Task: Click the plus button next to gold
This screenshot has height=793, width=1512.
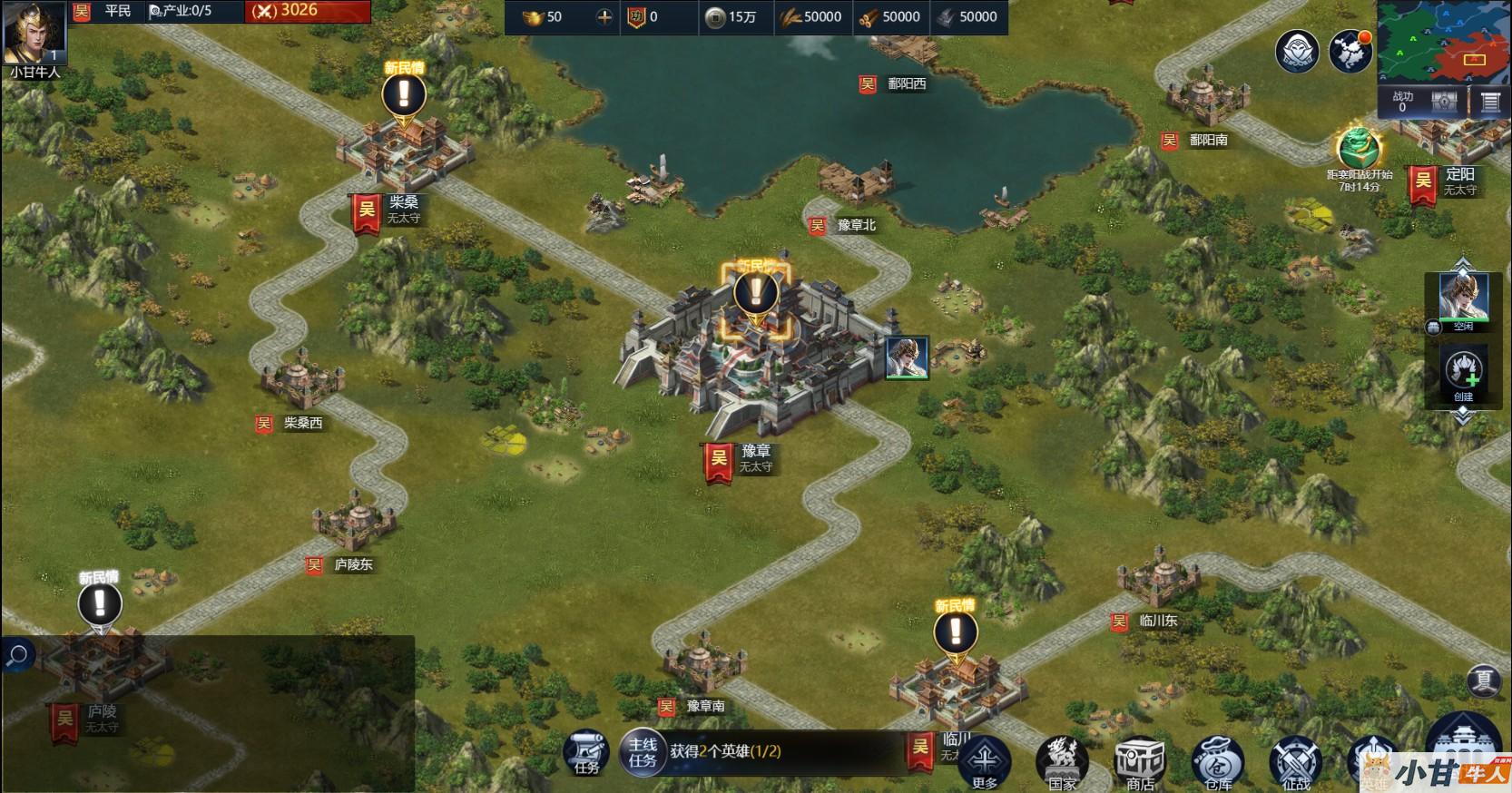Action: 604,16
